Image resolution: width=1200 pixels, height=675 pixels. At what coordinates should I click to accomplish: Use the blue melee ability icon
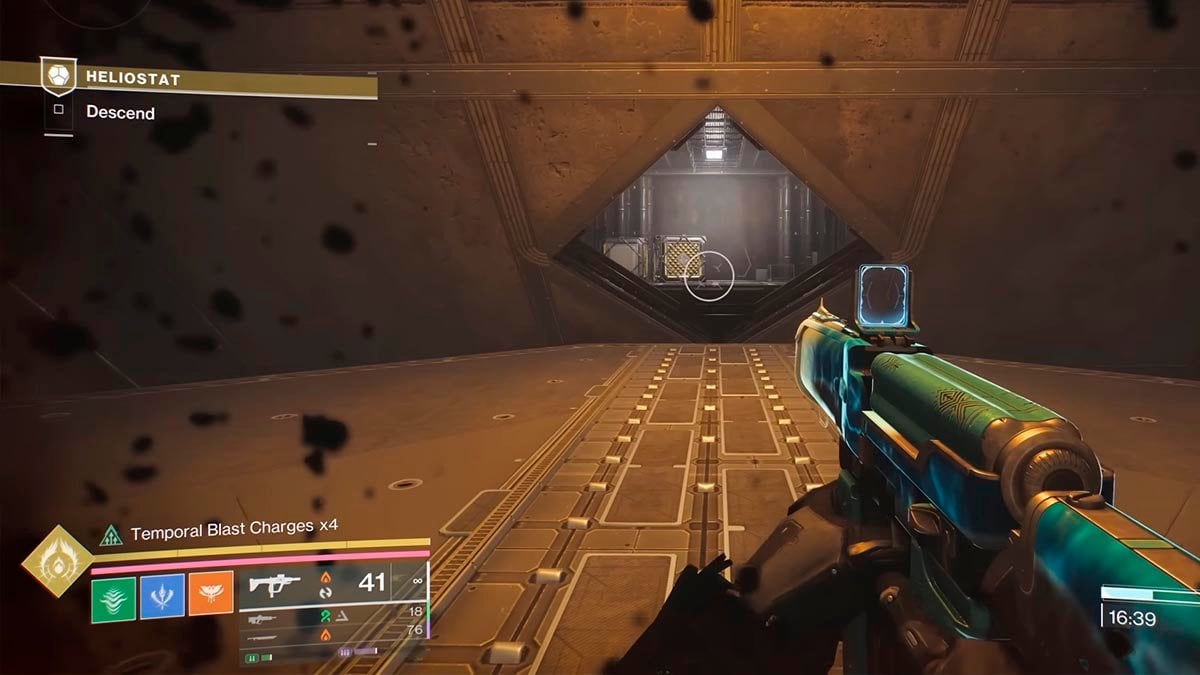click(162, 595)
